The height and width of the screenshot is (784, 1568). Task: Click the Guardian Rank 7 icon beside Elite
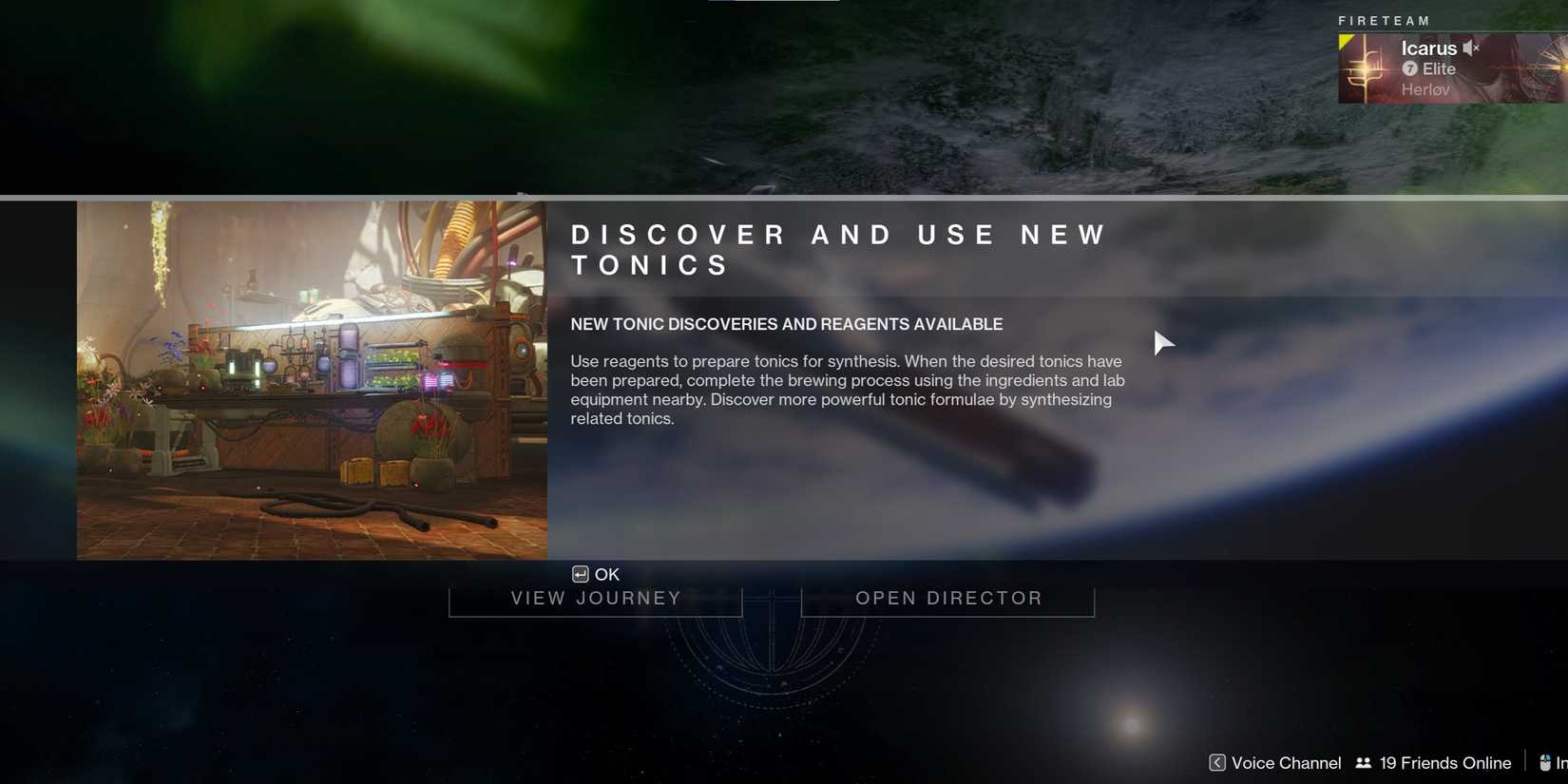click(1410, 68)
